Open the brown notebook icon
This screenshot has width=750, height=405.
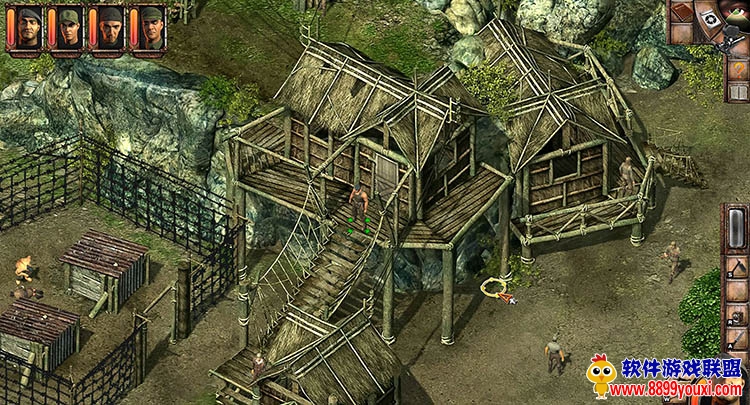click(x=683, y=12)
